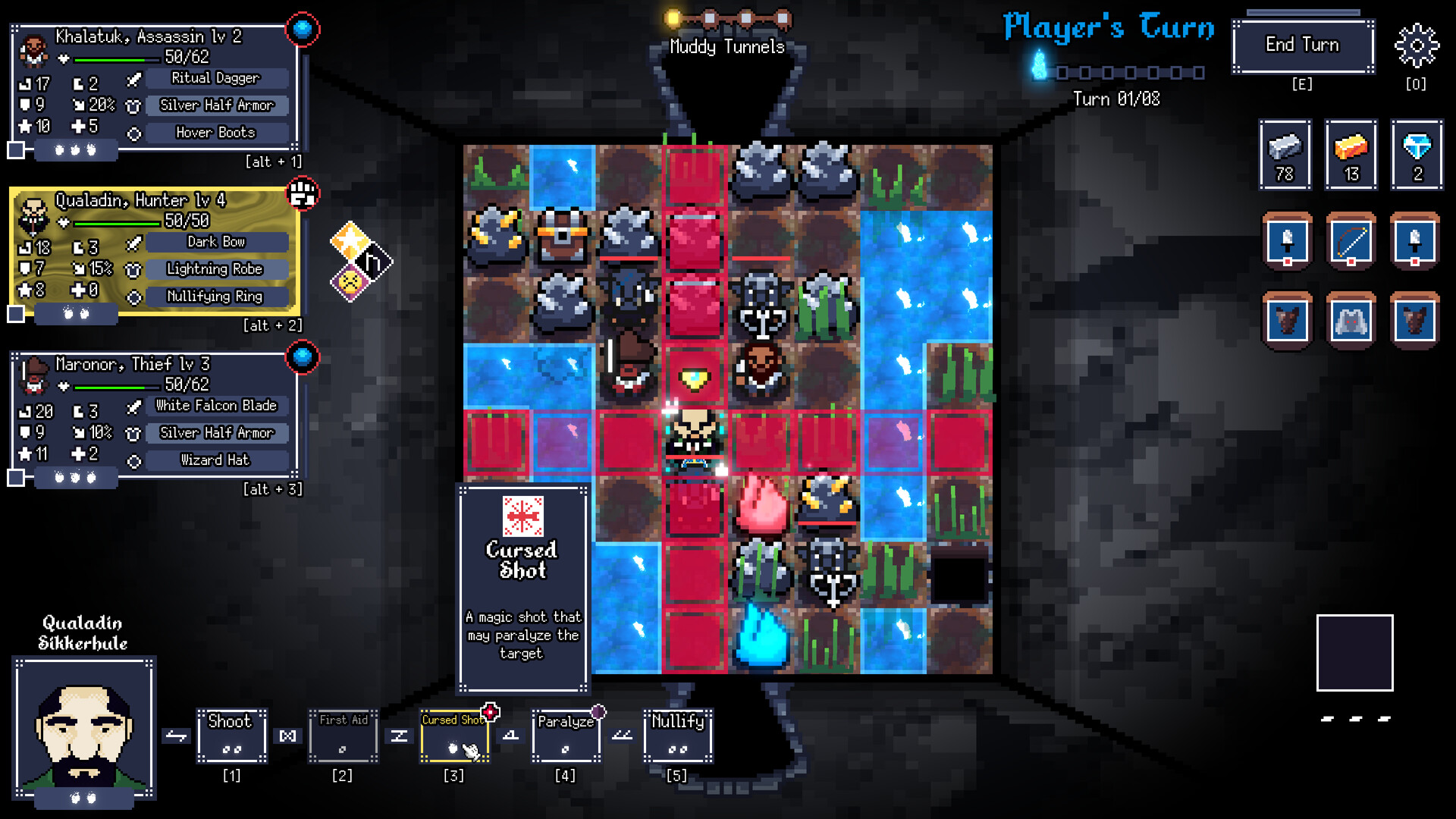Click the Qualadin Sikkerhule portrait
Viewport: 1456px width, 819px height.
[x=83, y=728]
